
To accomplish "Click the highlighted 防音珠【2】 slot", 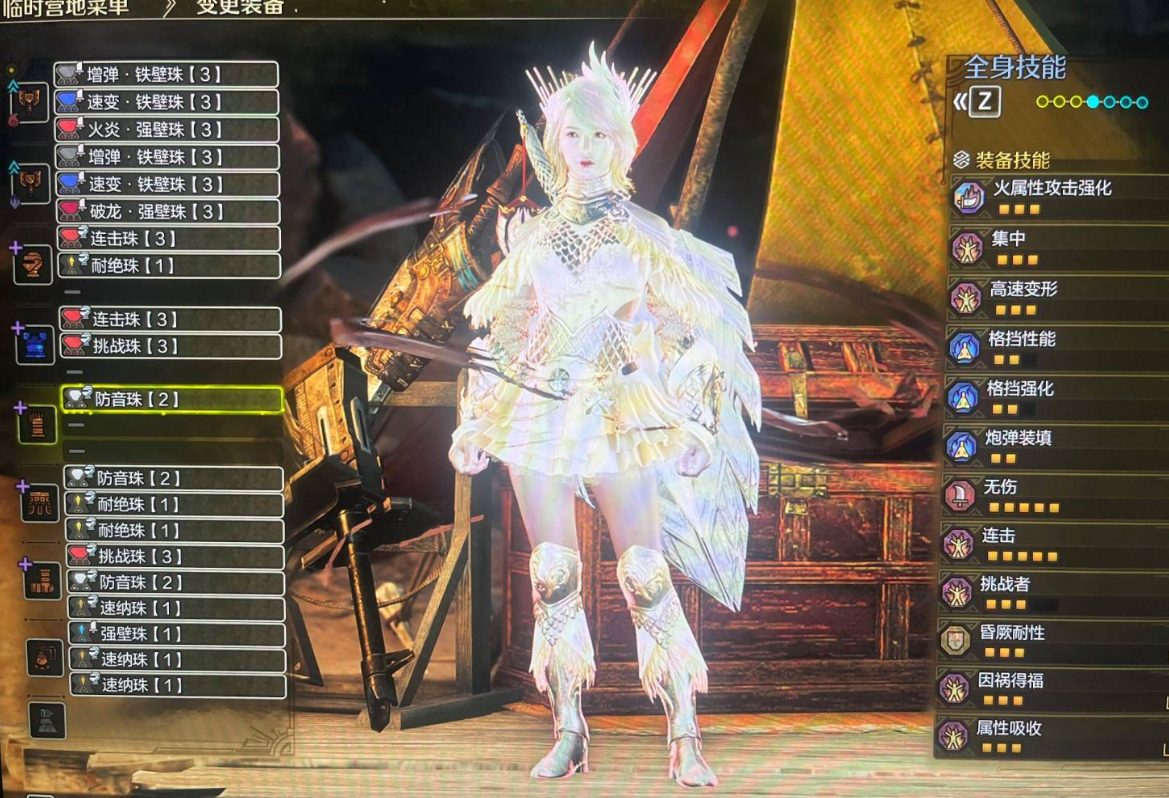I will pos(172,399).
